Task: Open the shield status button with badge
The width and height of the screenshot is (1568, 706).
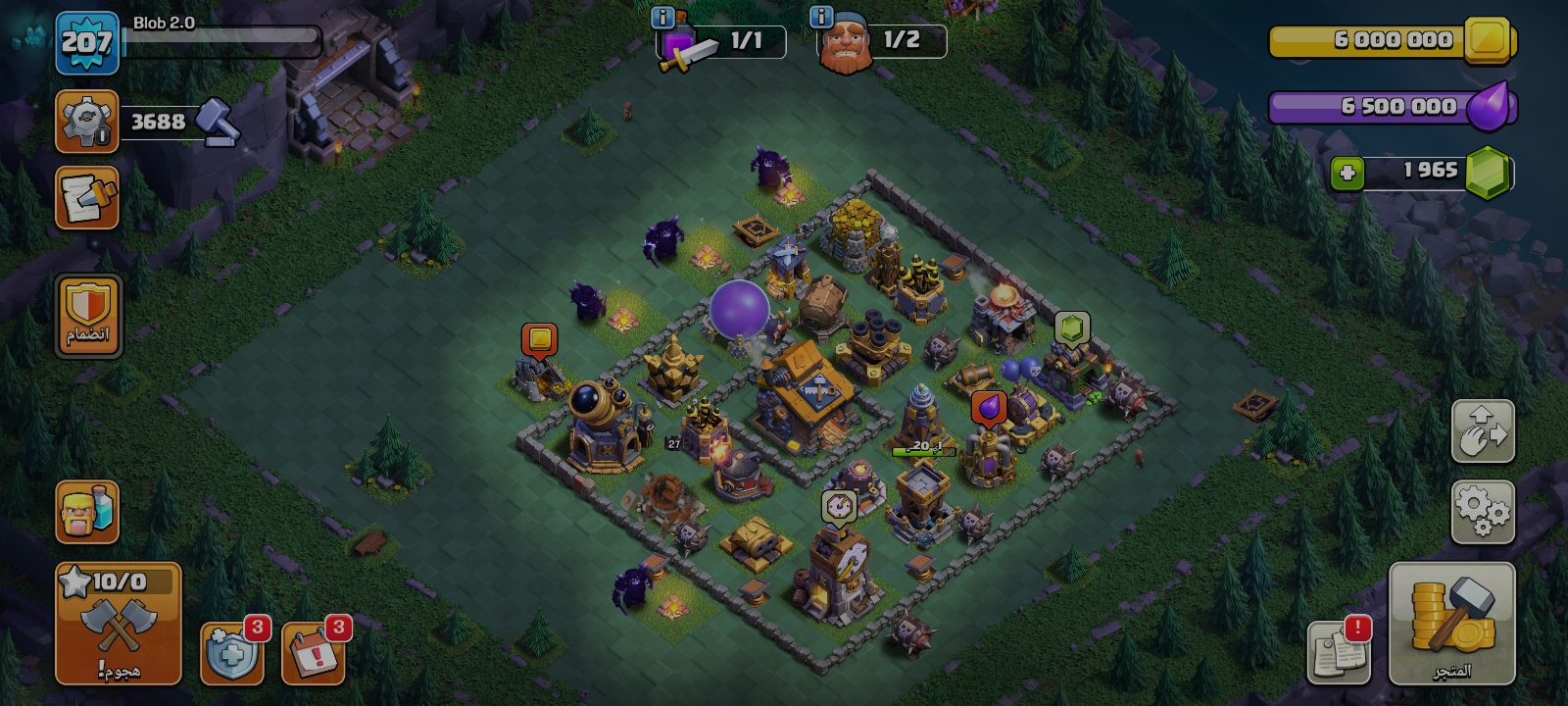Action: pos(232,653)
